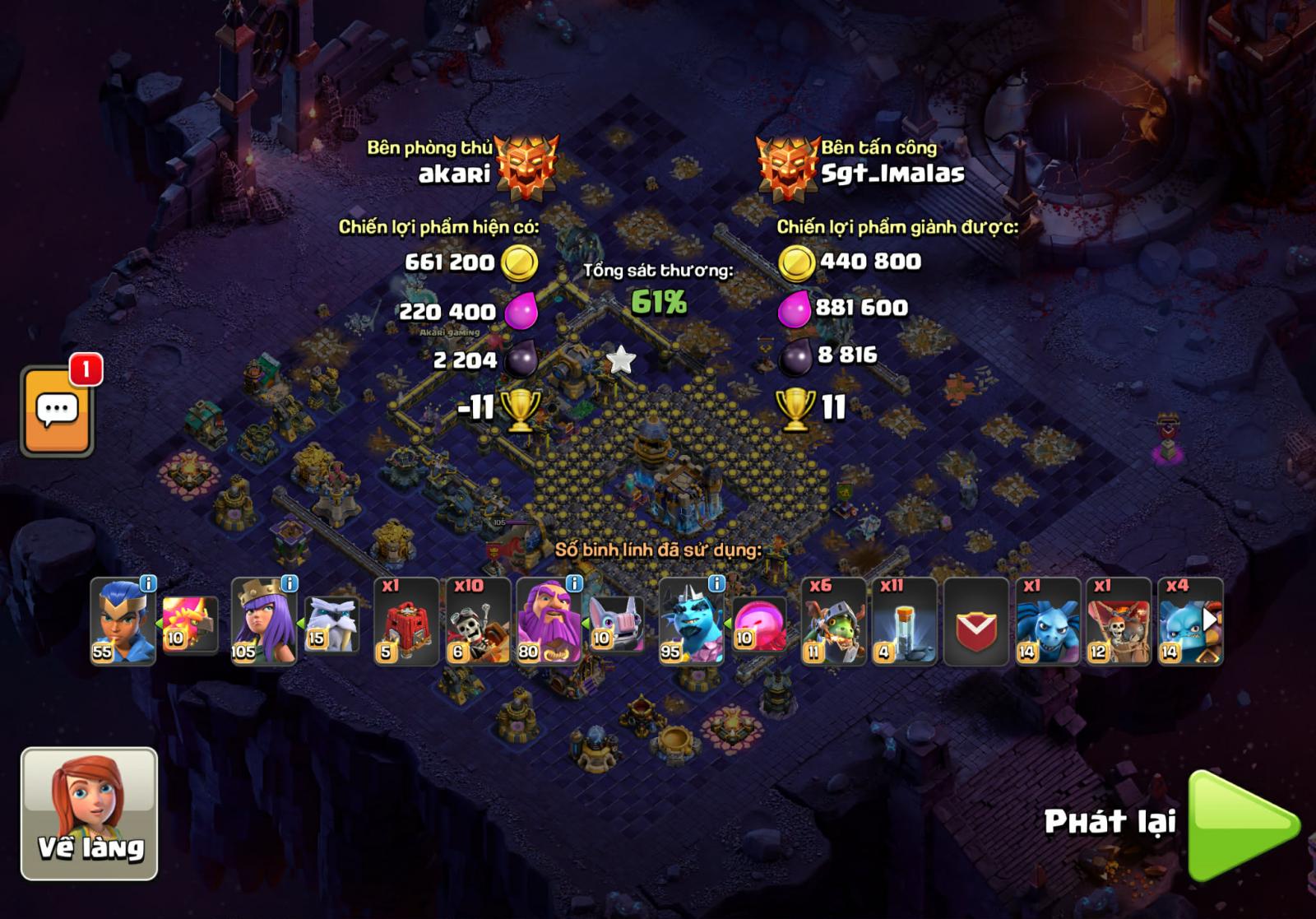Choose the red siege machine slot
1316x919 pixels.
[x=406, y=622]
